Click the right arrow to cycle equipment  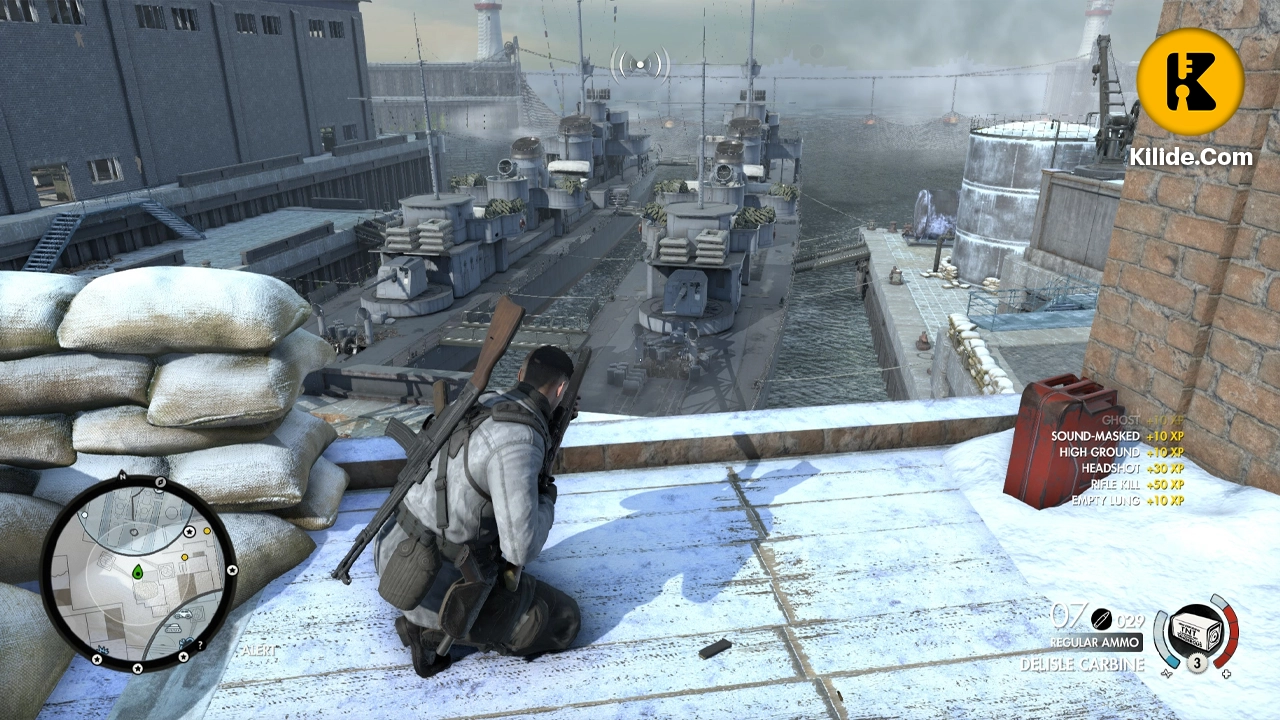point(1226,673)
